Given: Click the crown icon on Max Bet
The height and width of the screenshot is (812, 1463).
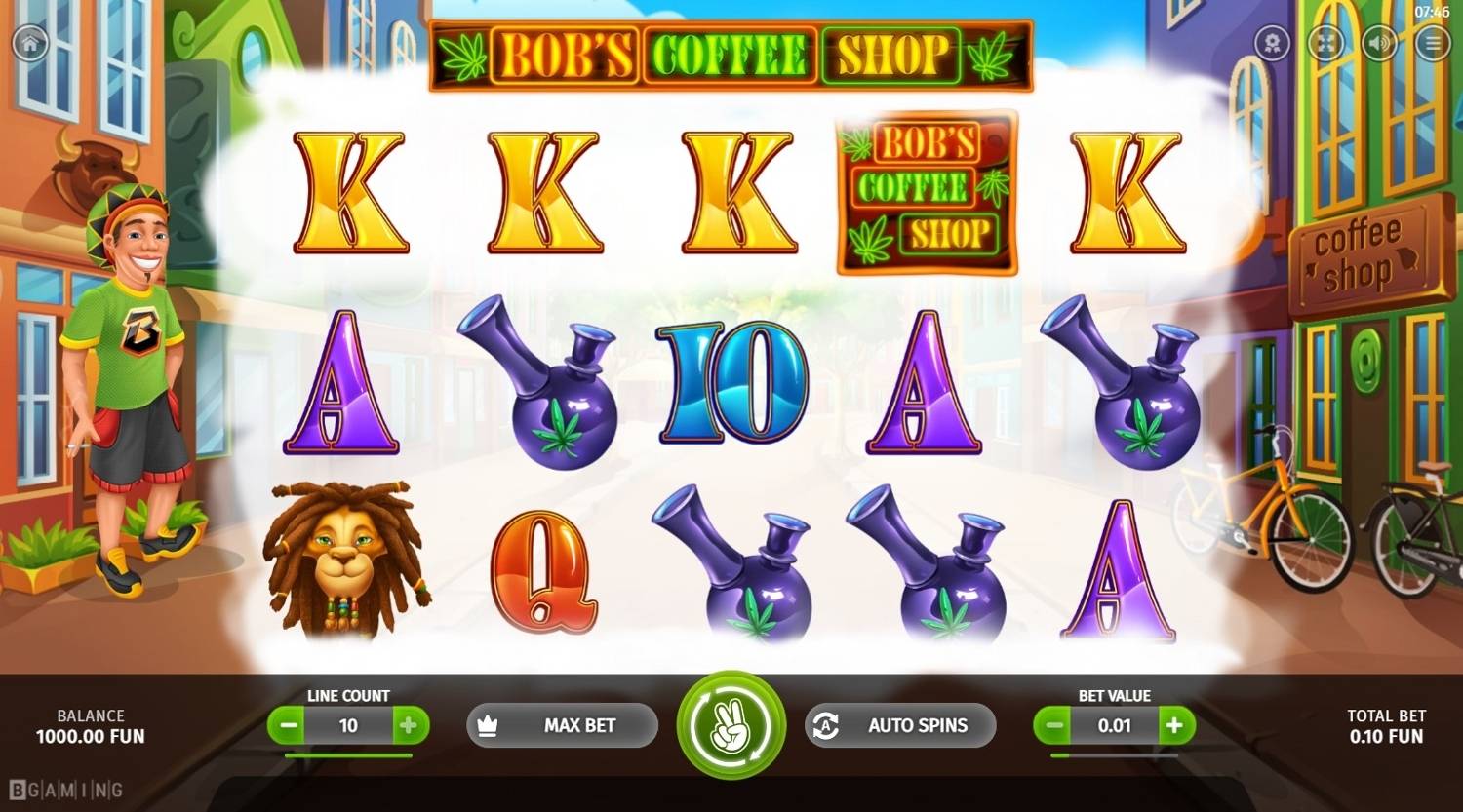Looking at the screenshot, I should [x=490, y=725].
